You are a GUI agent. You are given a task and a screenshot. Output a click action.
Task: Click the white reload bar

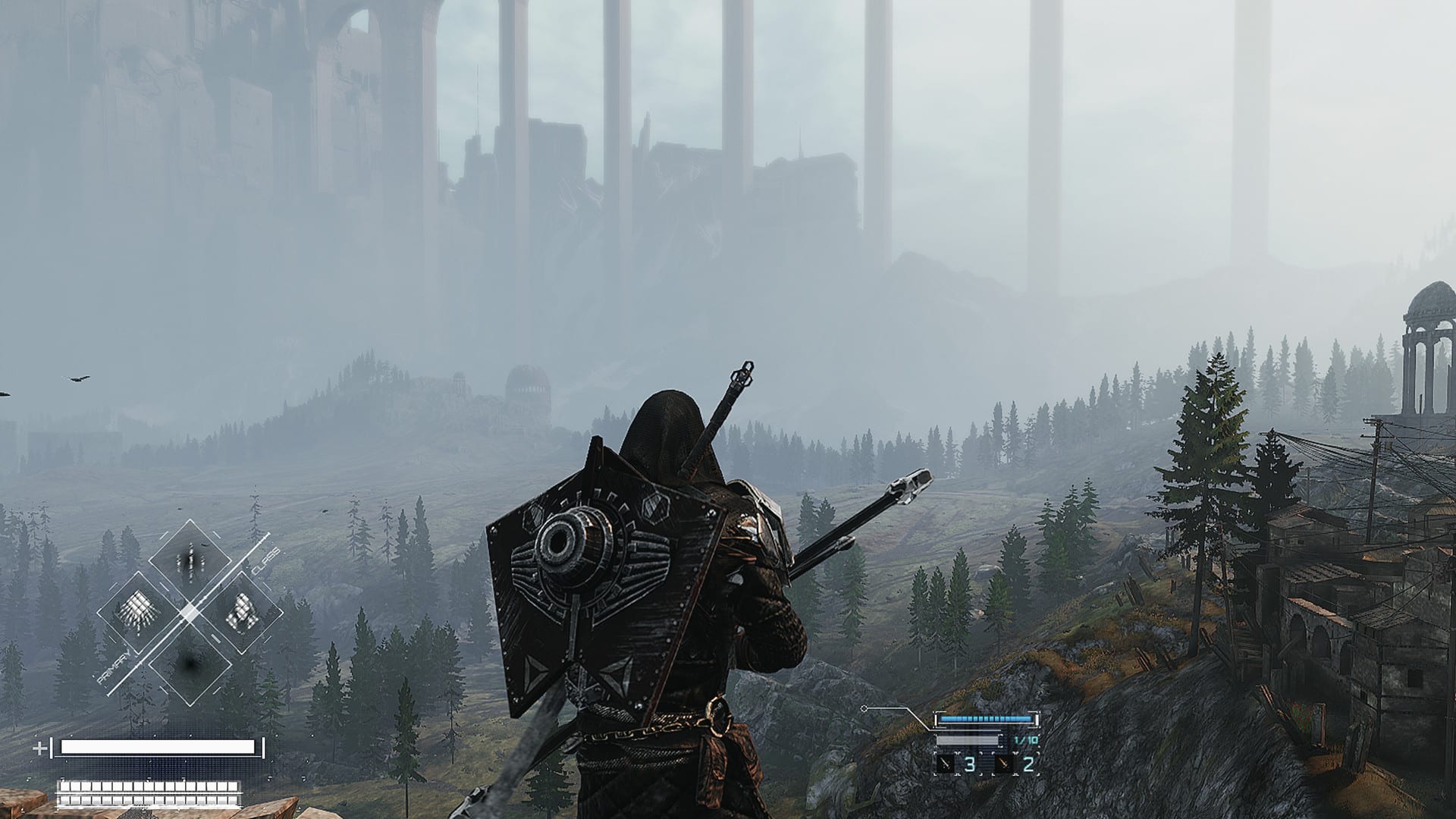click(968, 739)
